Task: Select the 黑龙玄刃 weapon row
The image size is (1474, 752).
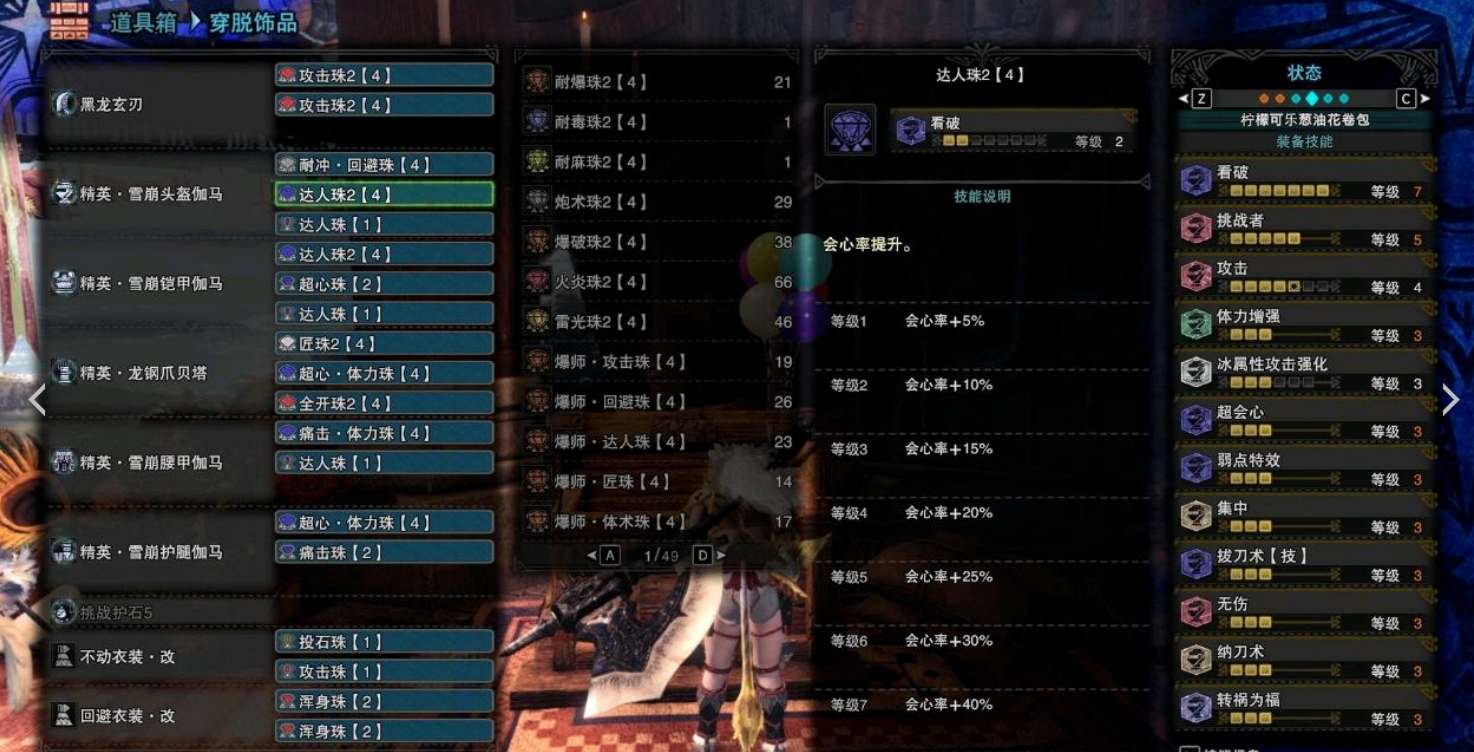Action: pyautogui.click(x=158, y=104)
